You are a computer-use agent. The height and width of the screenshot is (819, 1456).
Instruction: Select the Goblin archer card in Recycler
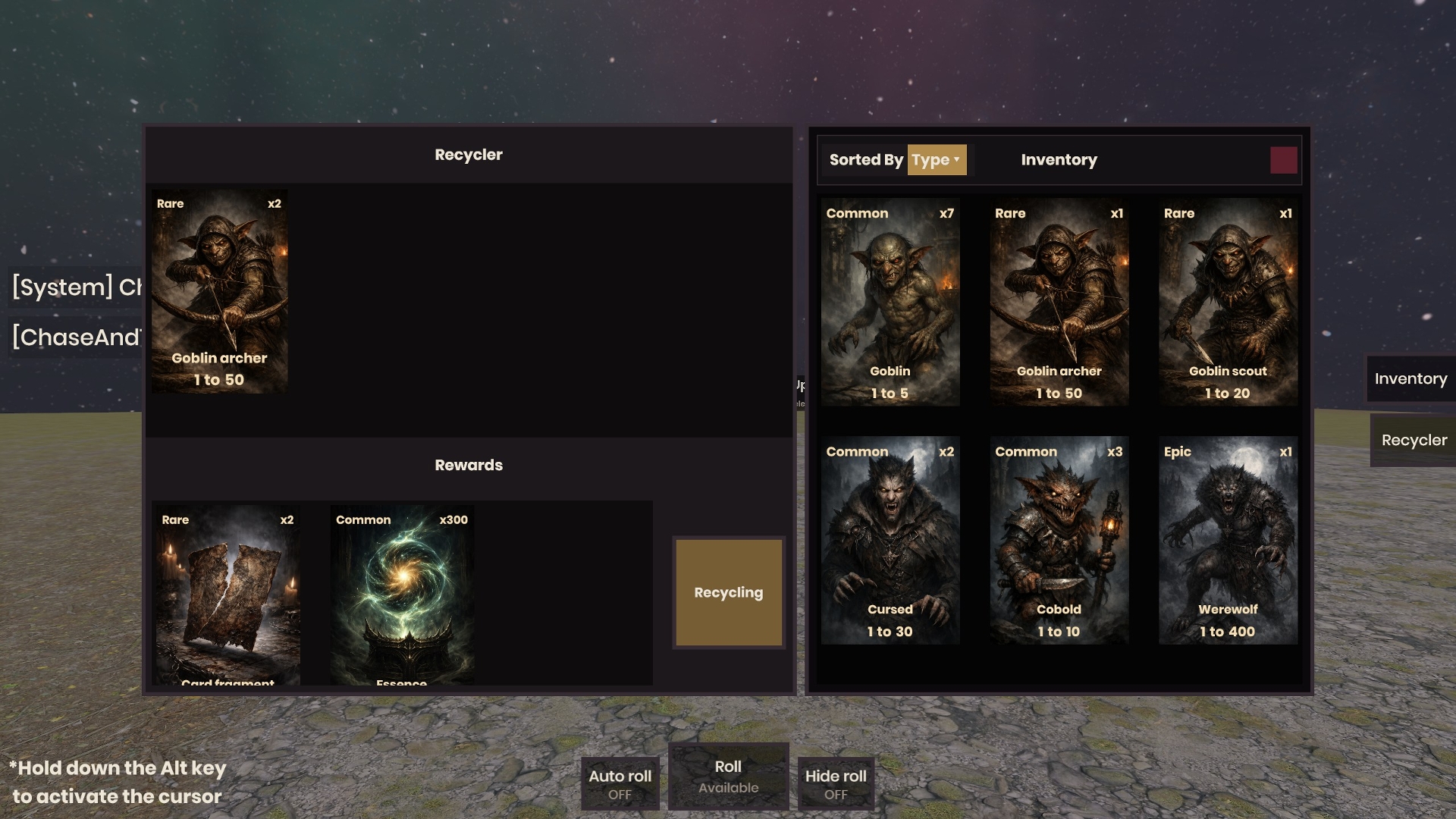219,291
